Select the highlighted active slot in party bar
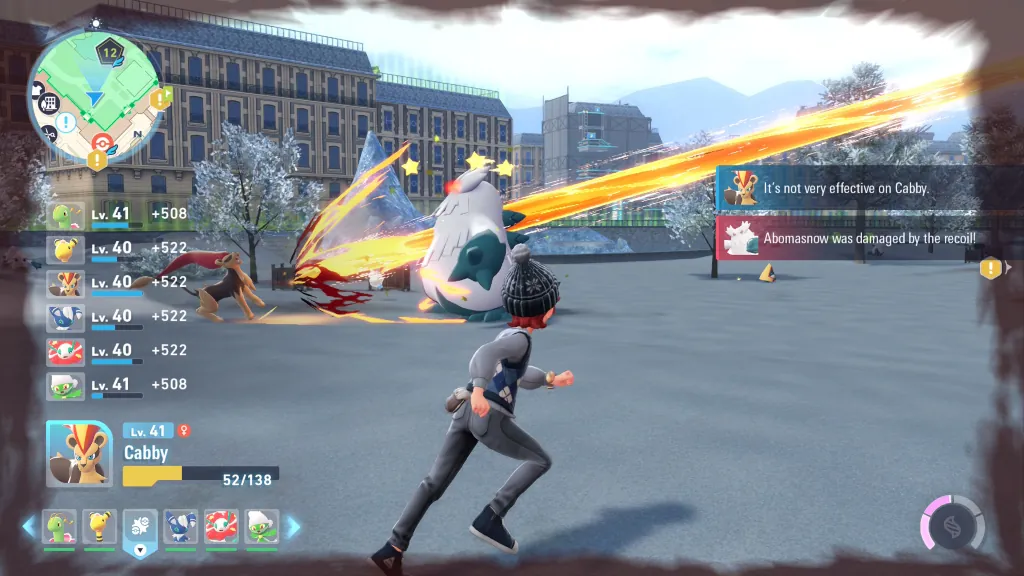 tap(140, 528)
